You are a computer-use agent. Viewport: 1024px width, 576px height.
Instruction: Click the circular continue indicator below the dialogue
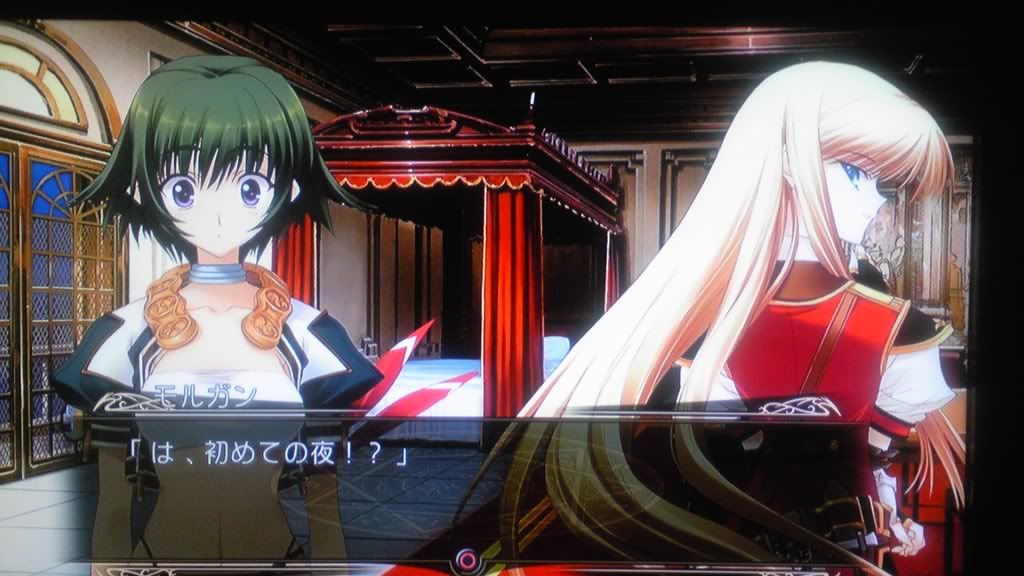pos(464,560)
